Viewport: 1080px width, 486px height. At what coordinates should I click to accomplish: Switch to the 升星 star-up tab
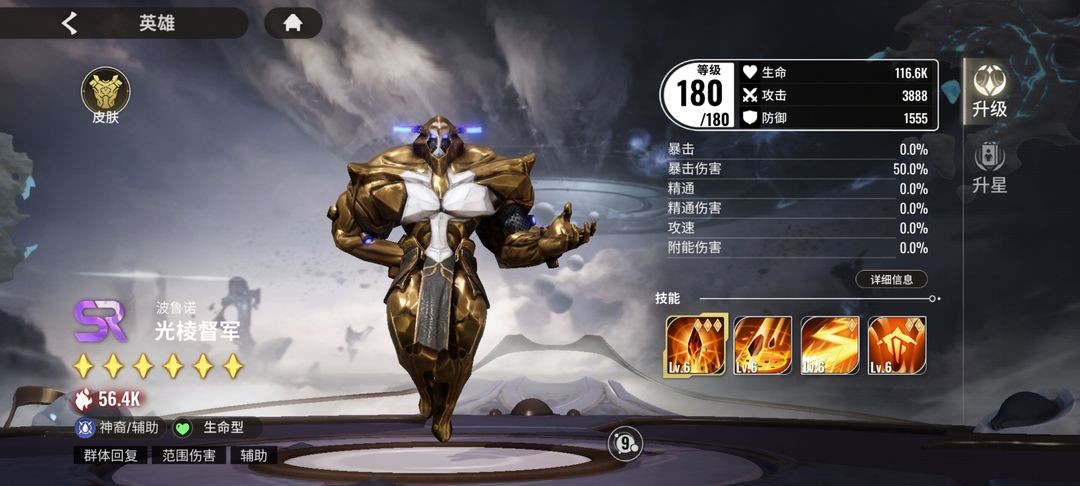point(989,167)
